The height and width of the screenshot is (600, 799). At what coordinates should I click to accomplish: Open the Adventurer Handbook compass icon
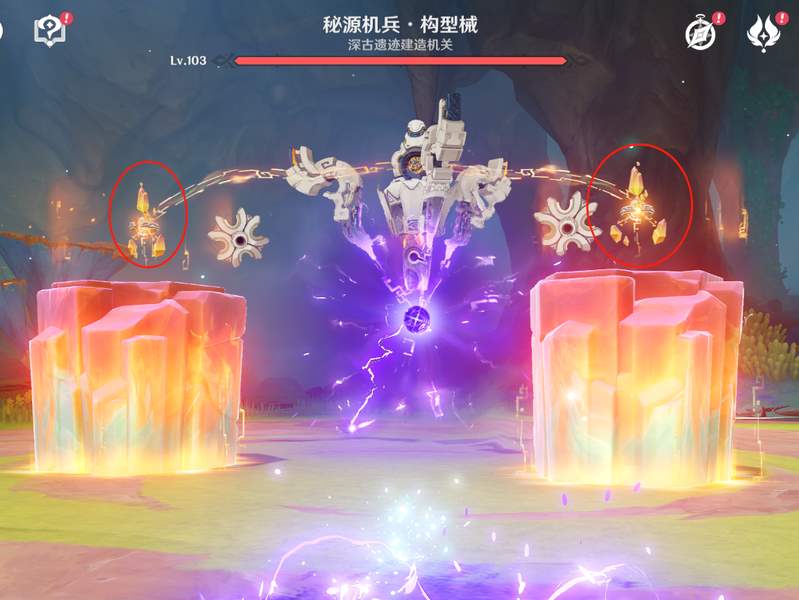(x=700, y=33)
